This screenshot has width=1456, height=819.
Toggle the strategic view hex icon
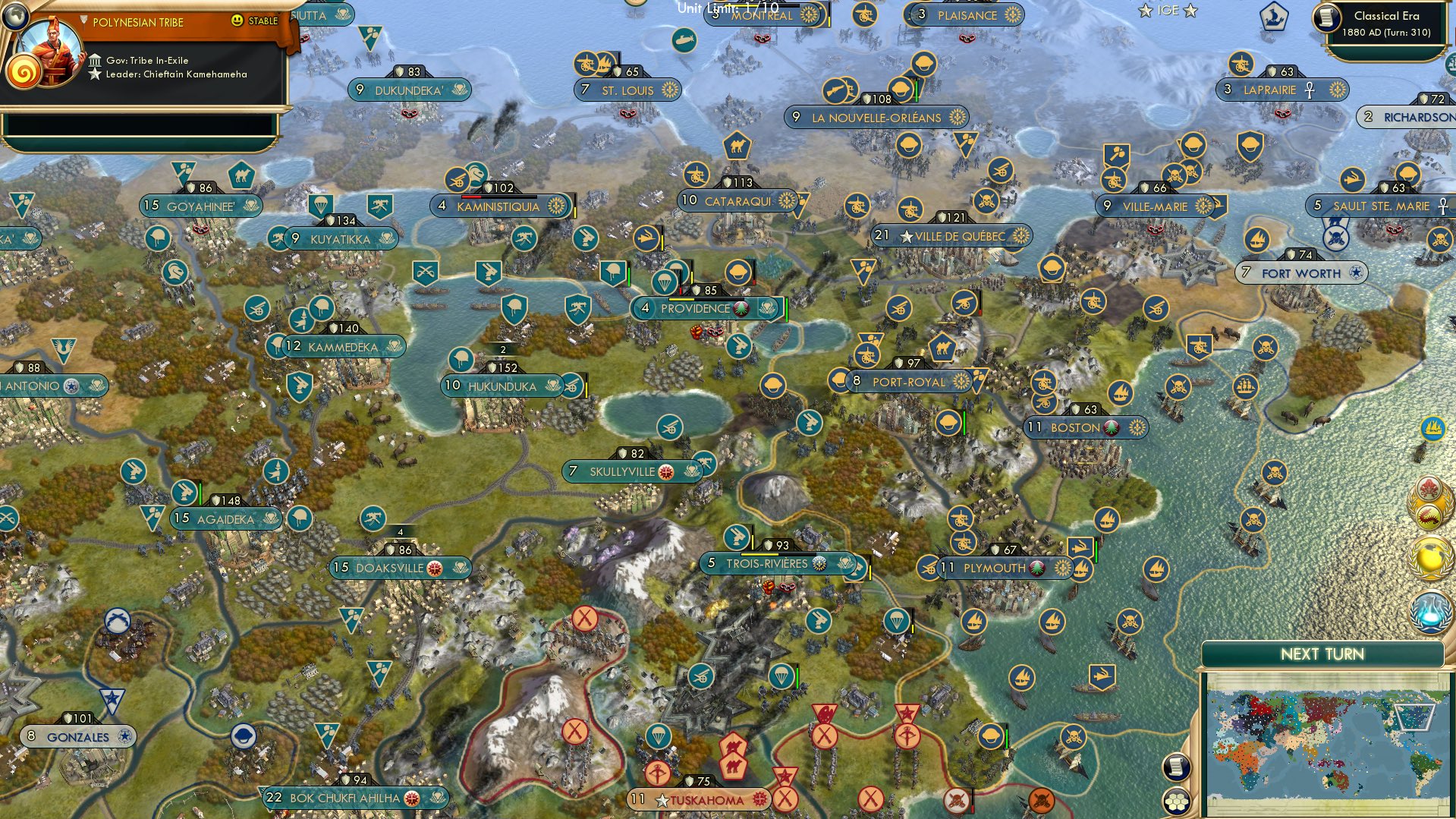(1177, 802)
